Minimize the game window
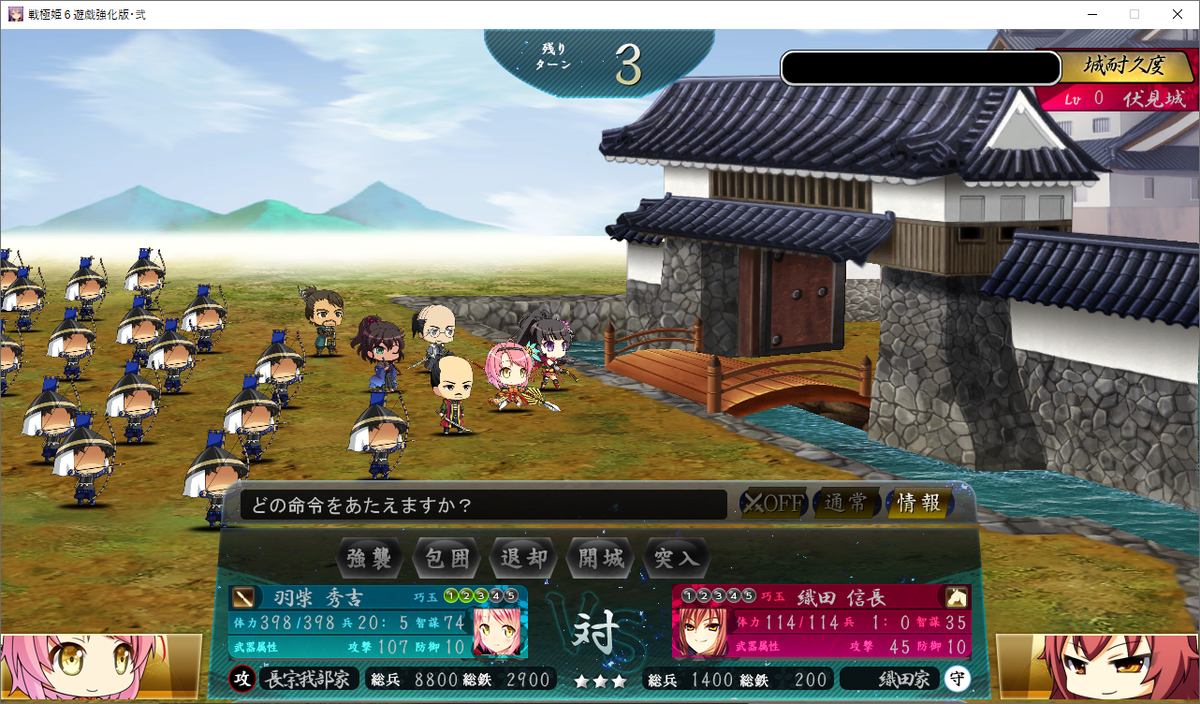 tap(1087, 14)
